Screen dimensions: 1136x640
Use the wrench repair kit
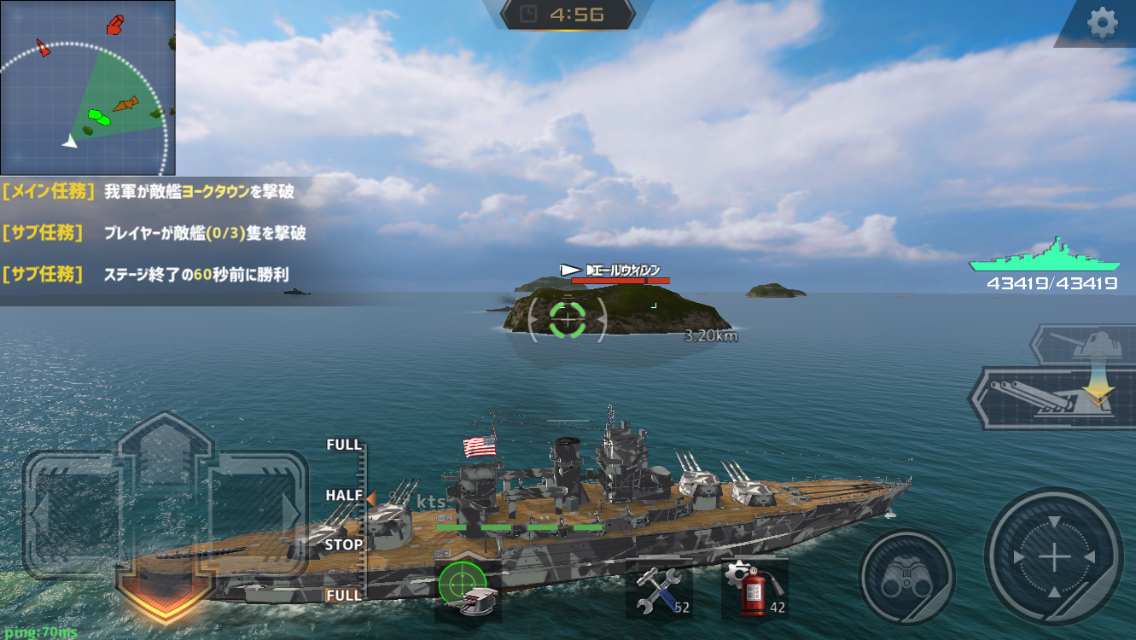(x=658, y=589)
